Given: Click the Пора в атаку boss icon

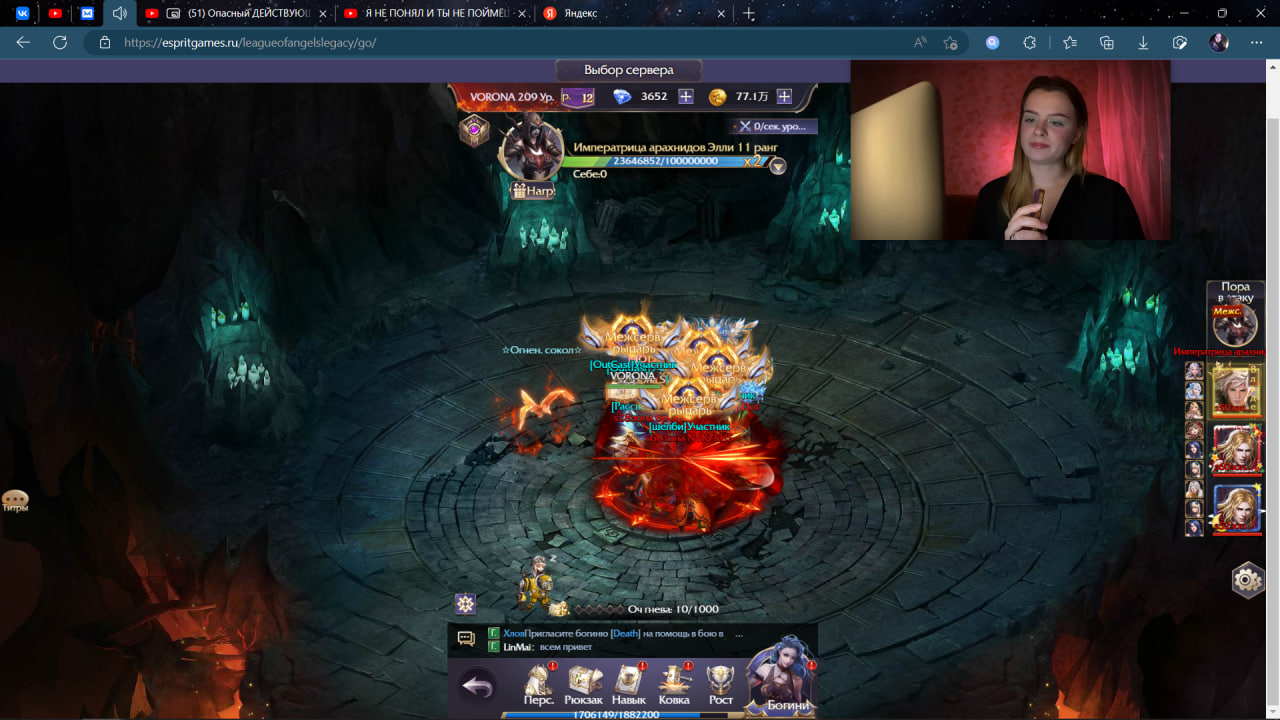Looking at the screenshot, I should (1235, 324).
